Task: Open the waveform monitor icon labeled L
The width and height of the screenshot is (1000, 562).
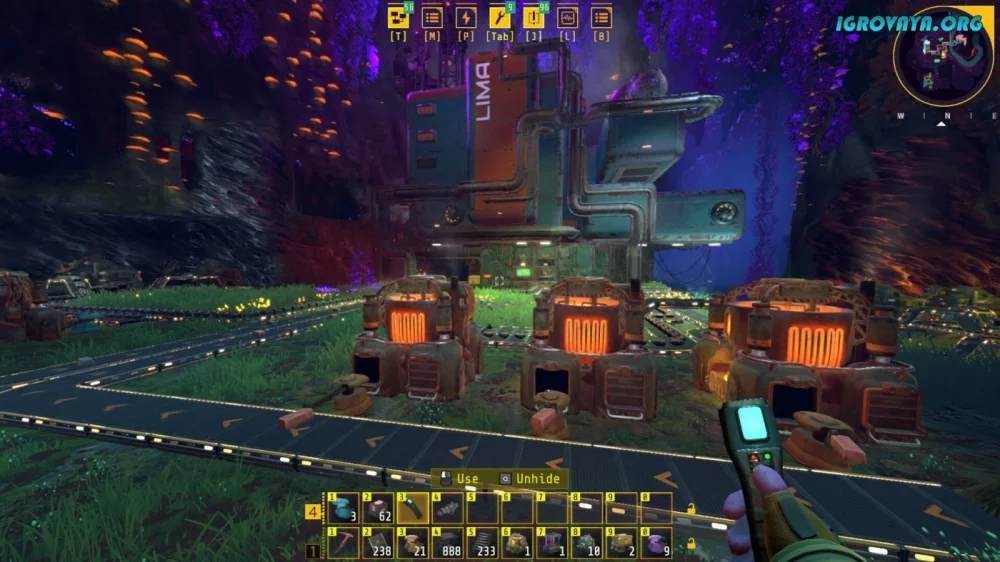Action: pyautogui.click(x=567, y=17)
